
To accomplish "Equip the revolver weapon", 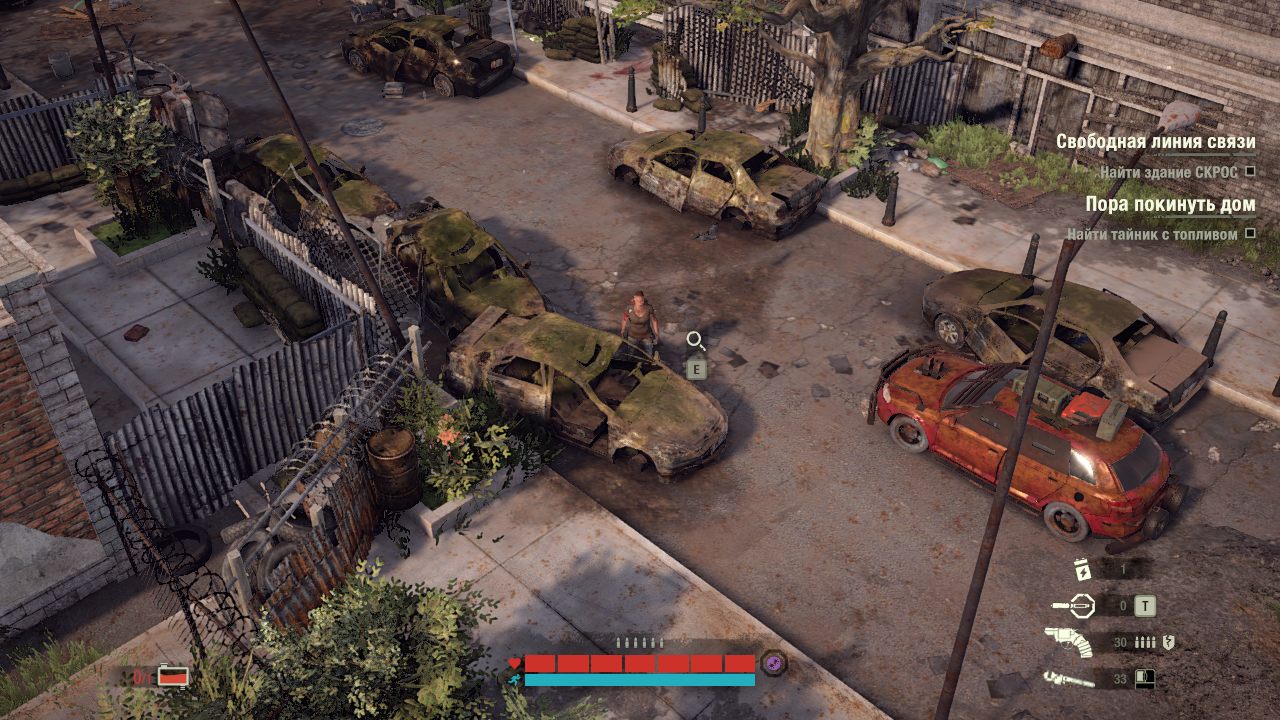I will (1067, 642).
